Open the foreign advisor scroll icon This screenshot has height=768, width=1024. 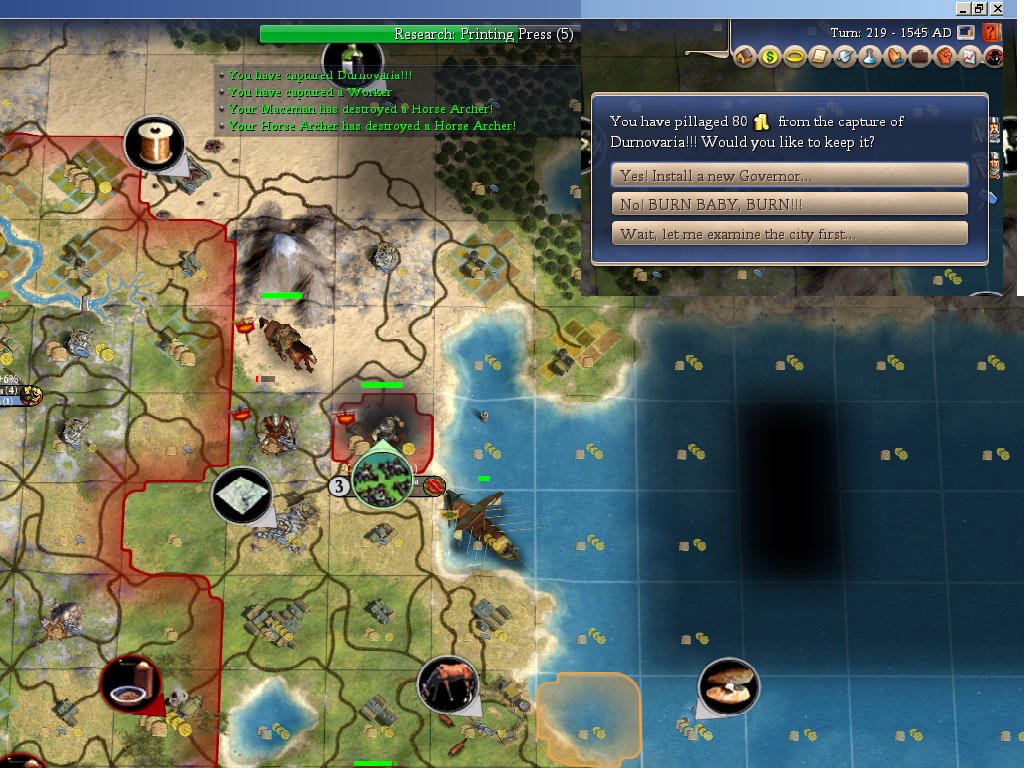[x=820, y=57]
